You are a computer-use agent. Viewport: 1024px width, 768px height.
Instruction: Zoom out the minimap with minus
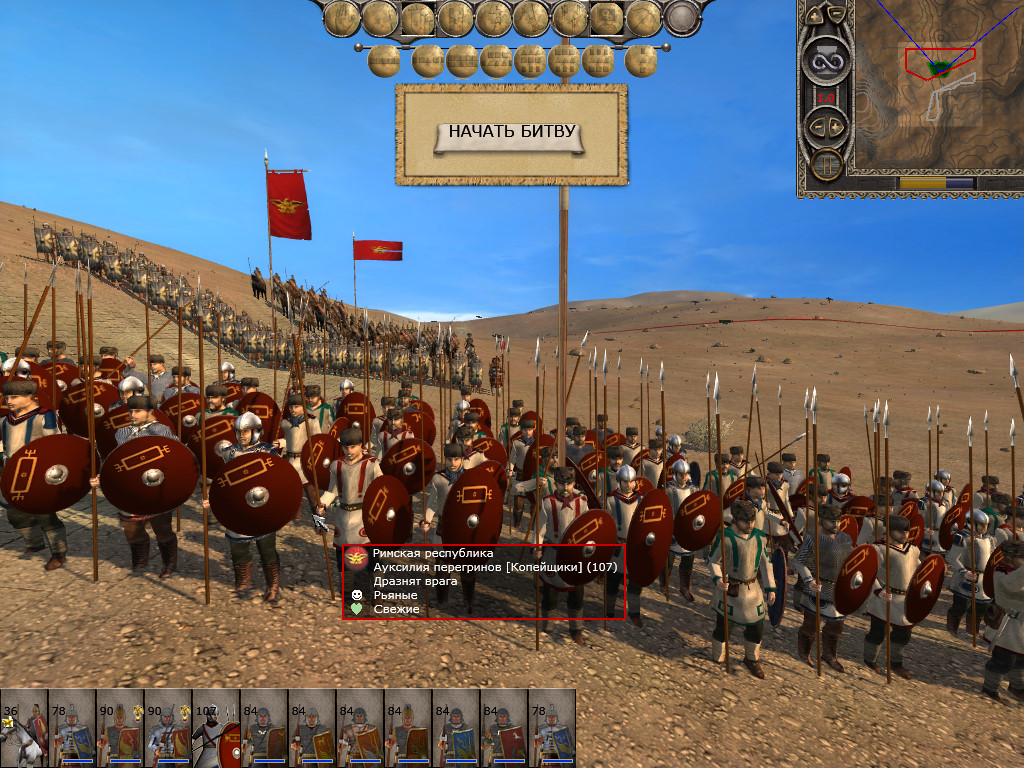[x=838, y=16]
